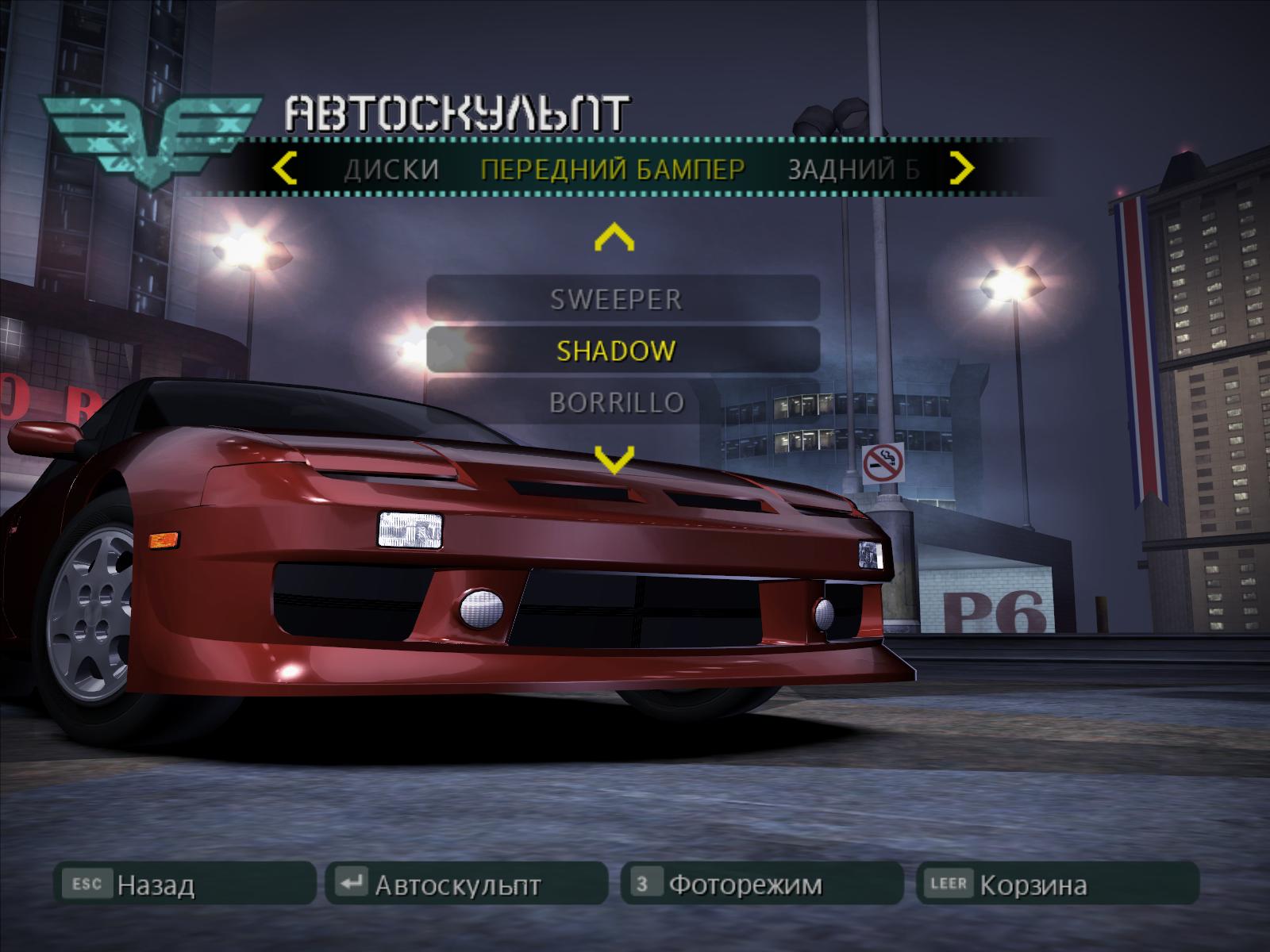Select the SWEEPER bumper option
This screenshot has height=952, width=1270.
click(x=616, y=299)
